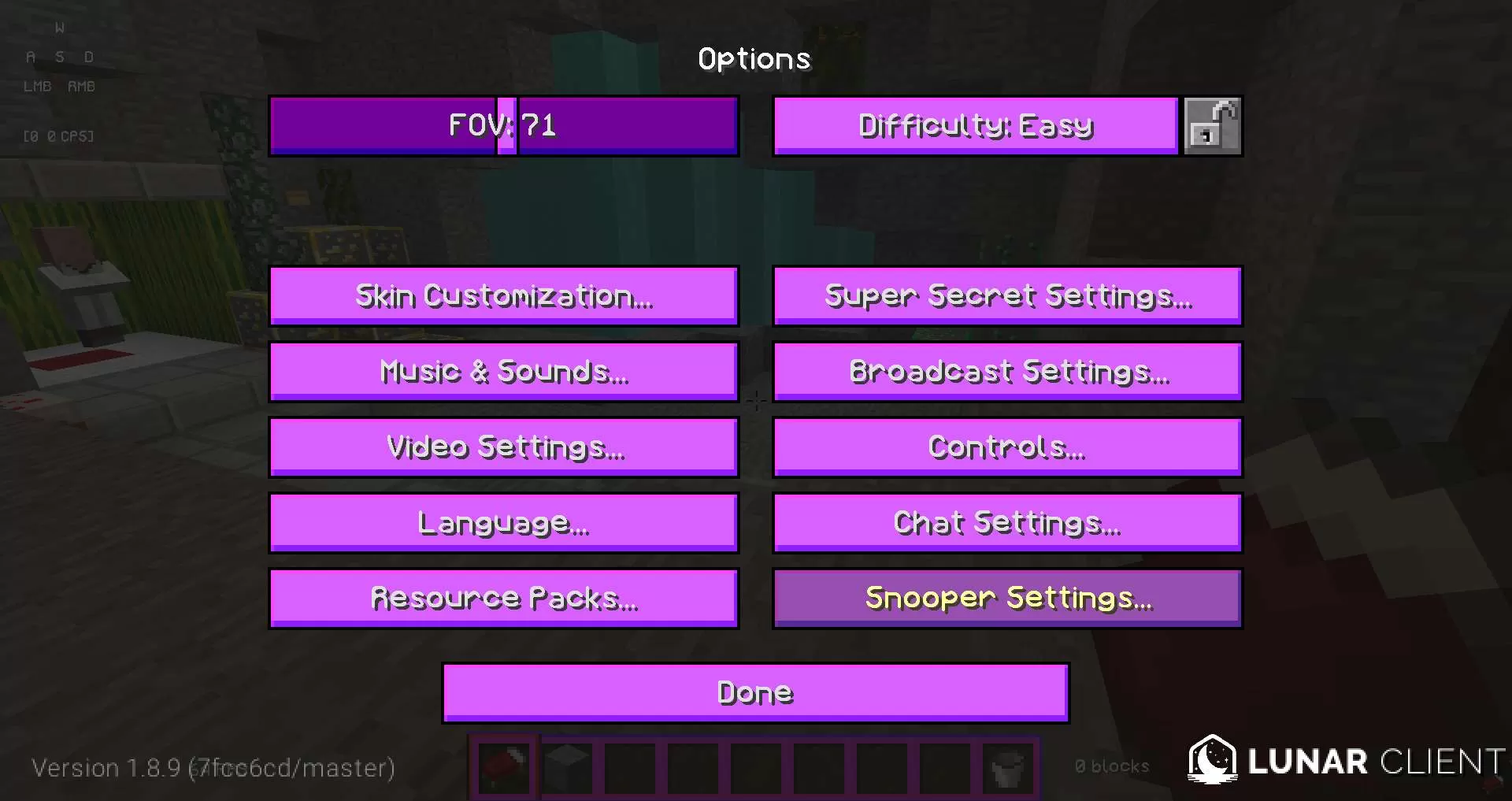Open Resource Packs

click(x=504, y=598)
